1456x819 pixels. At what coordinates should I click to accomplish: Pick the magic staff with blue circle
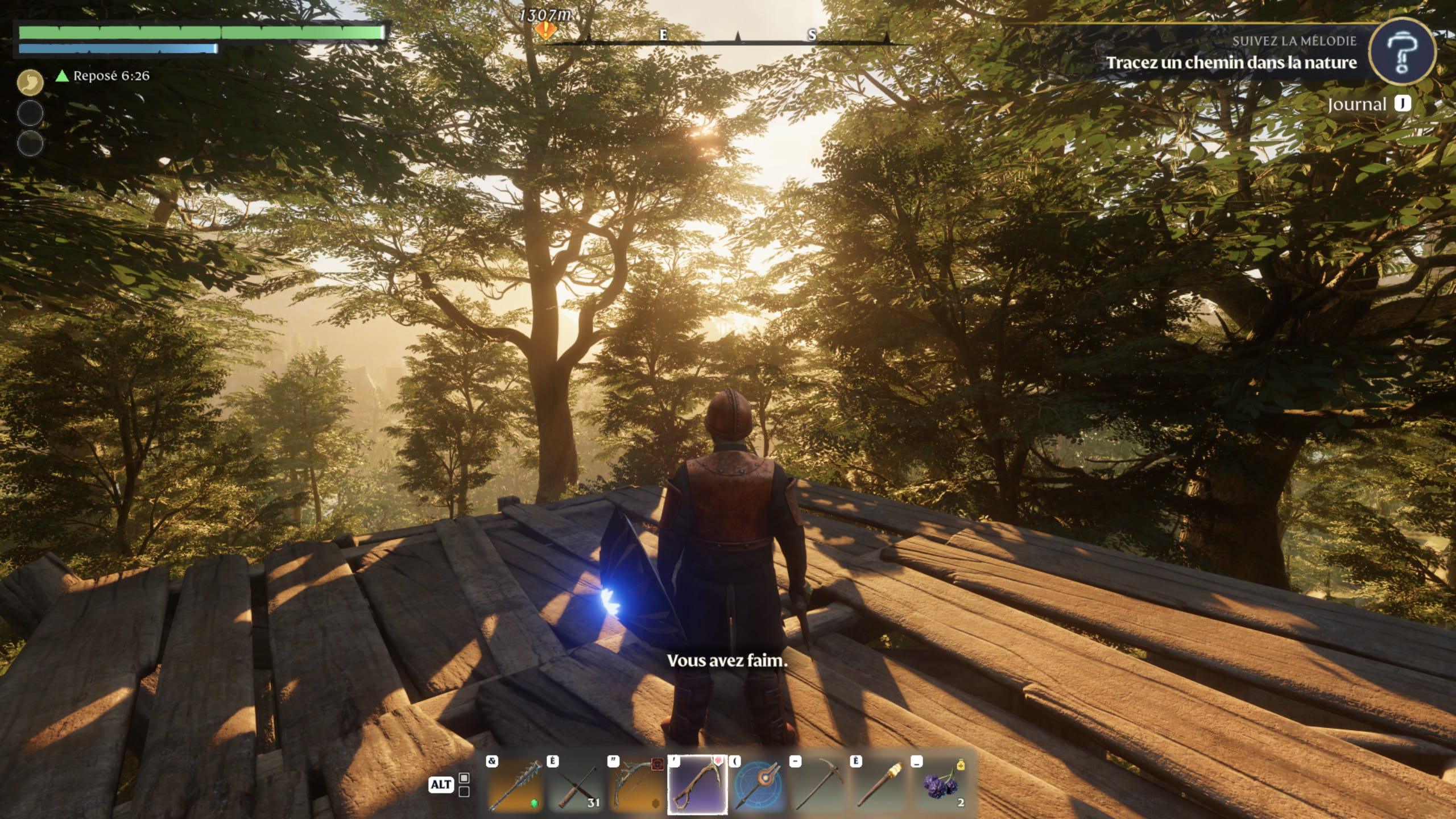(x=758, y=785)
